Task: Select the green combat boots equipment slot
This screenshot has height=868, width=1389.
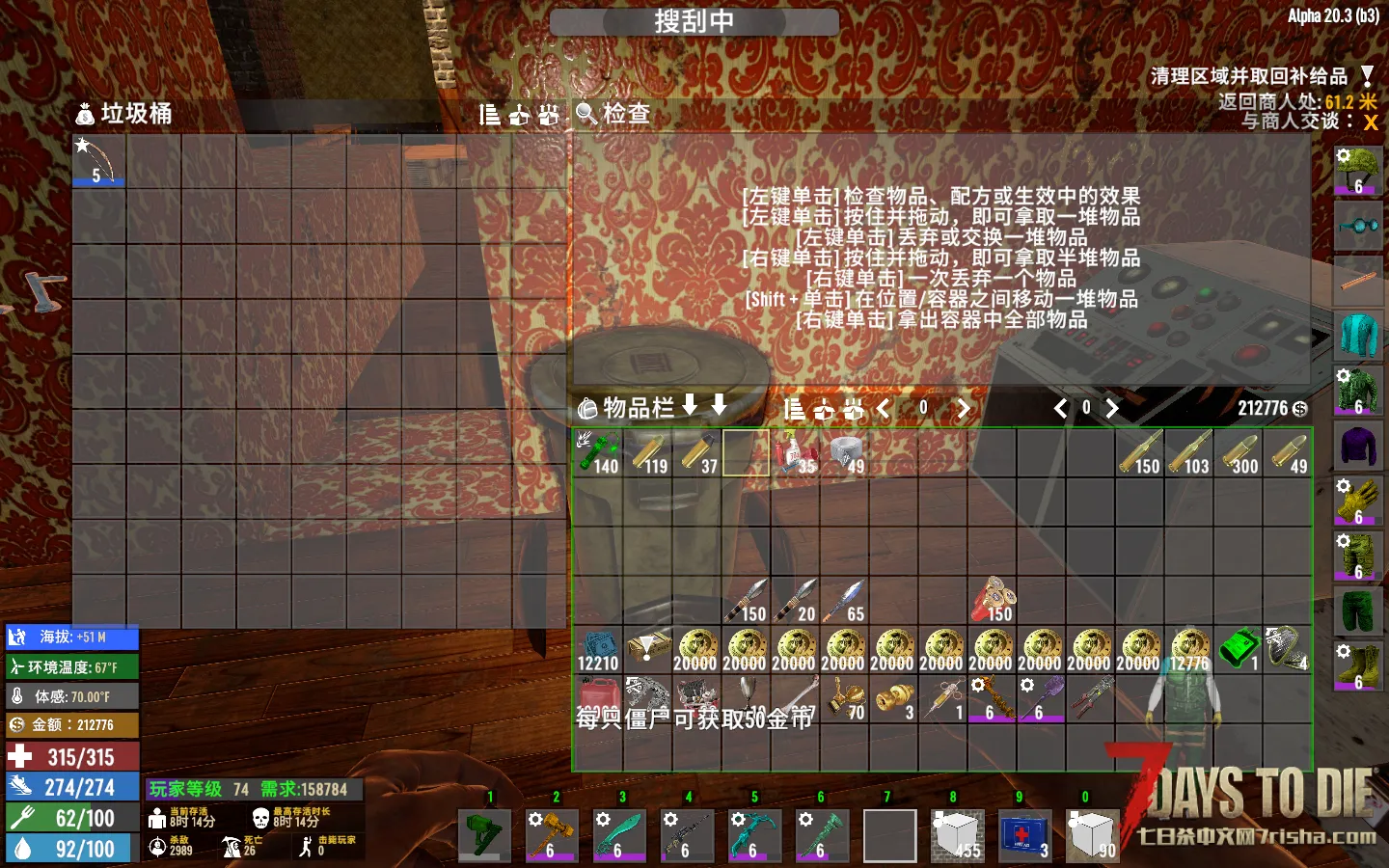Action: tap(1358, 665)
